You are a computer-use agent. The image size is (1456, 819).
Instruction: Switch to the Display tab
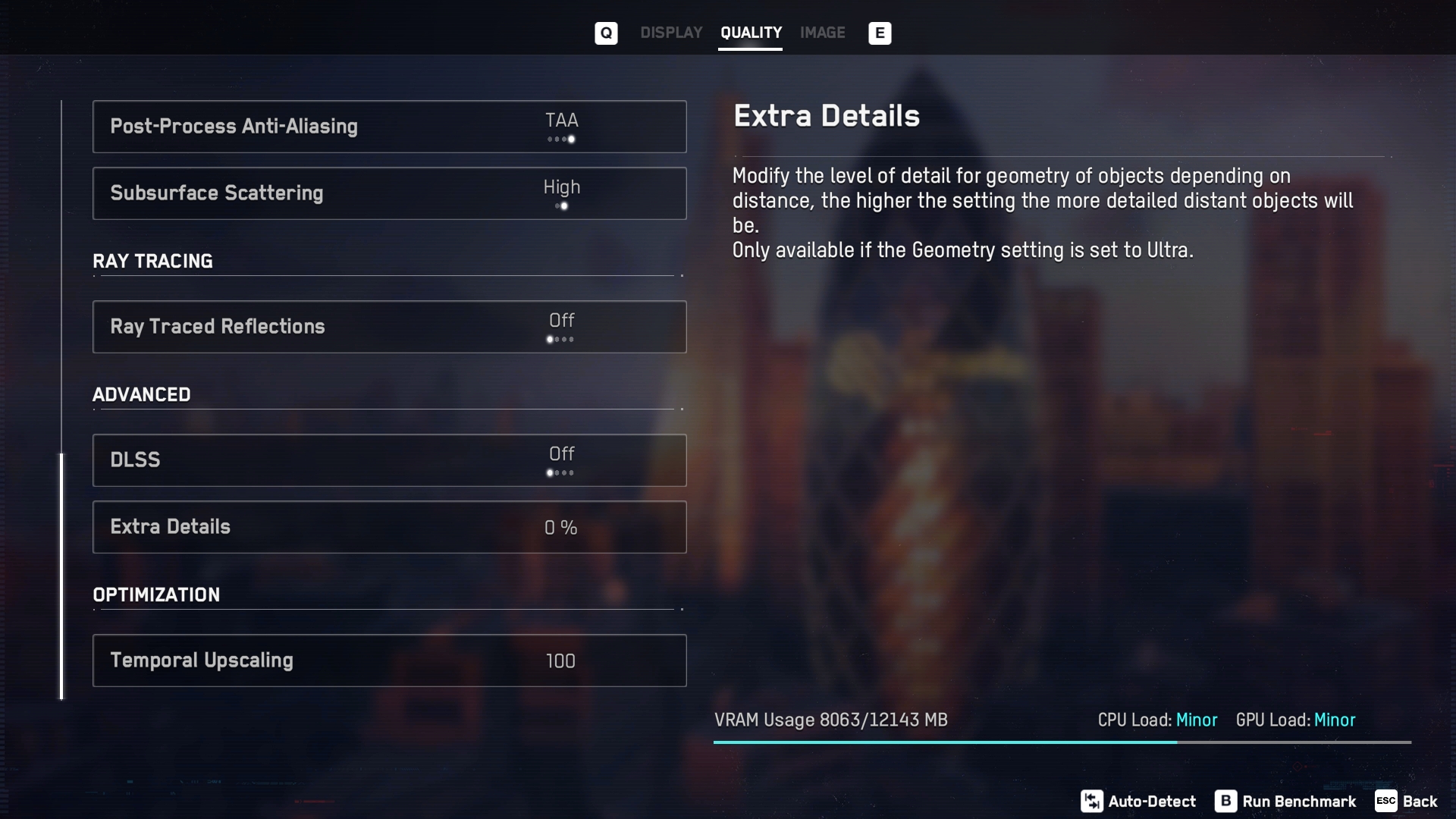(670, 33)
